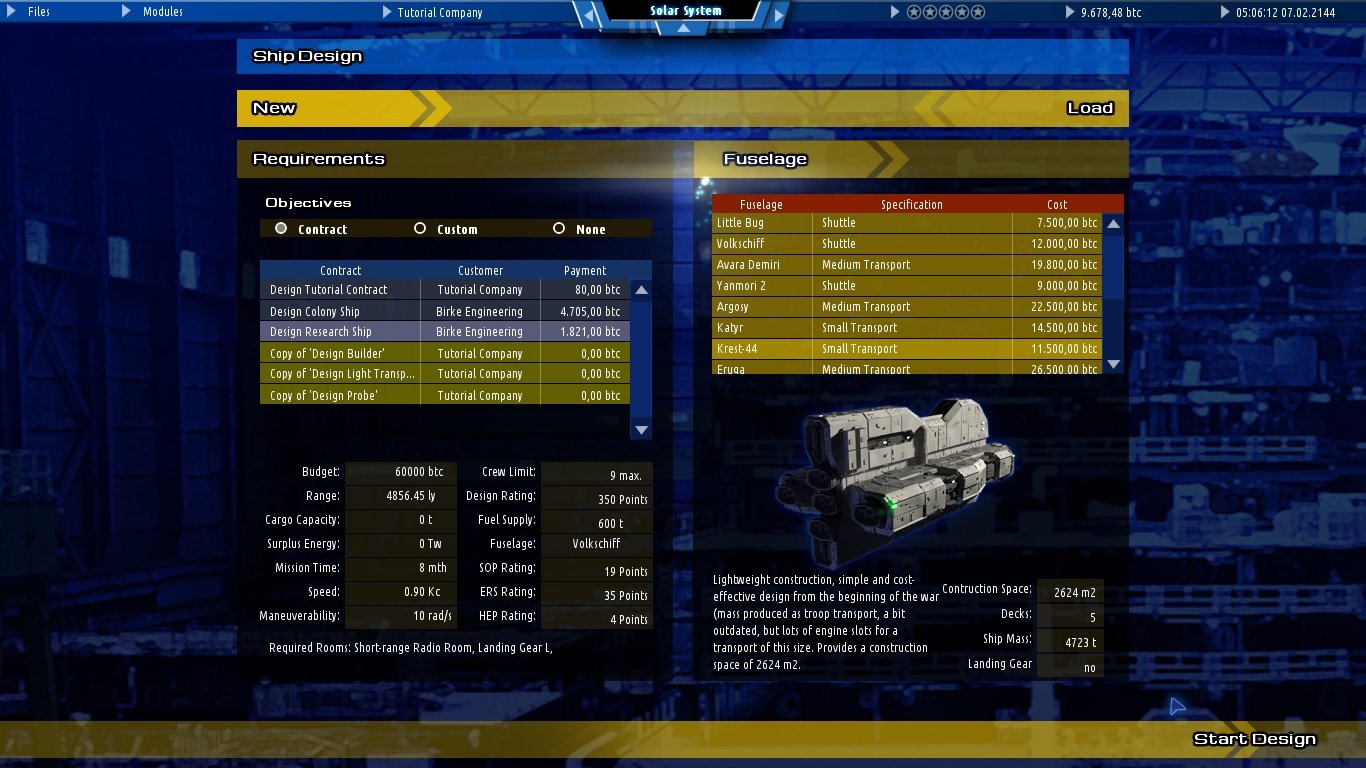This screenshot has height=768, width=1366.
Task: Click the right arrow beside Solar System
Action: point(779,15)
